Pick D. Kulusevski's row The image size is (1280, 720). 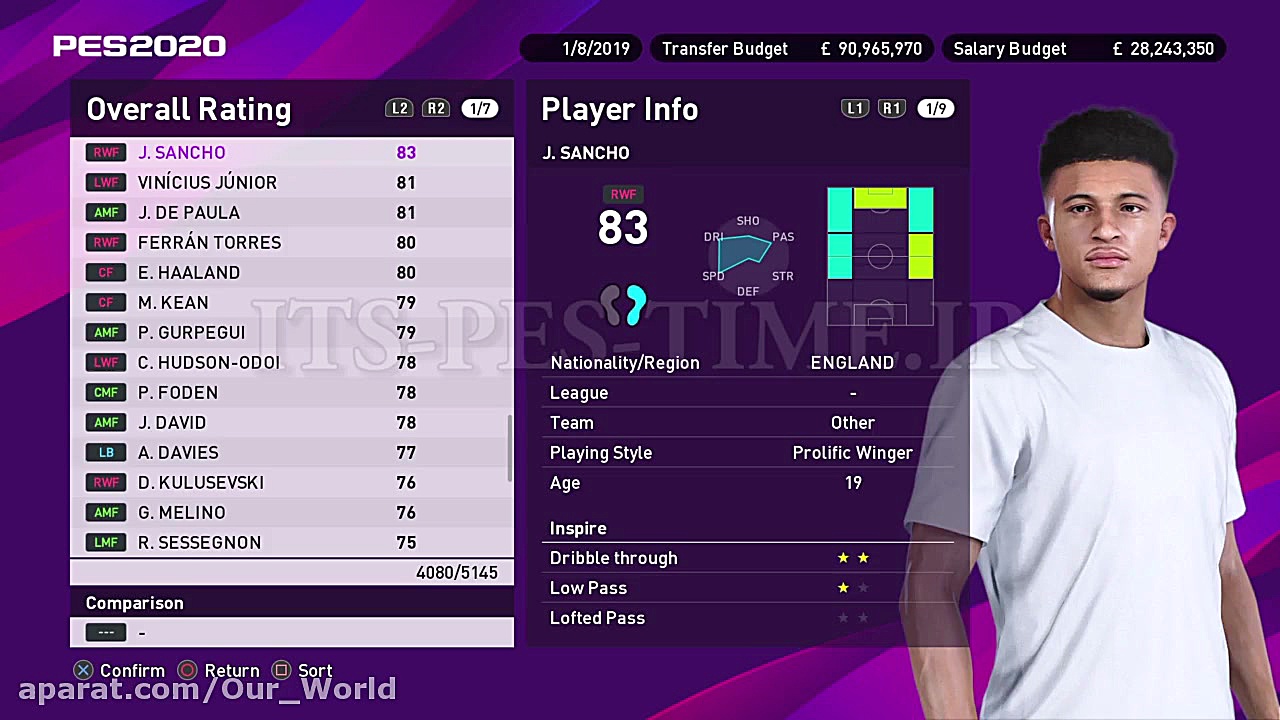point(290,482)
